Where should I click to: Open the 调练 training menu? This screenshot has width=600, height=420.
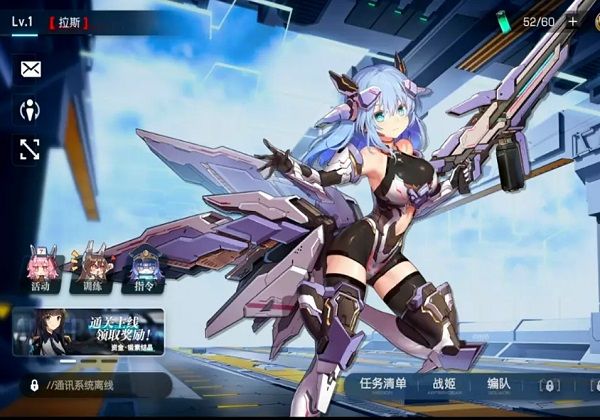93,271
